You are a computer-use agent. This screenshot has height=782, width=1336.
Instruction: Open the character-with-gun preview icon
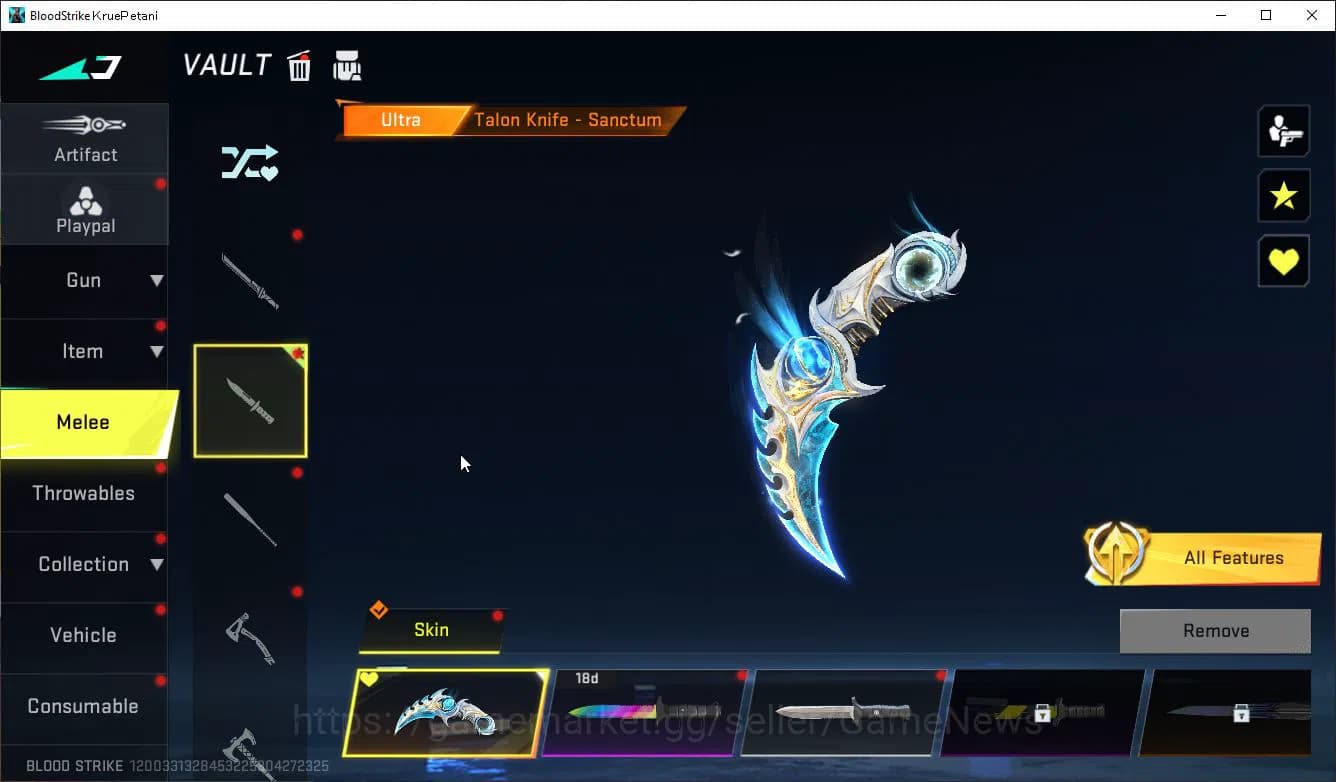pyautogui.click(x=1284, y=130)
